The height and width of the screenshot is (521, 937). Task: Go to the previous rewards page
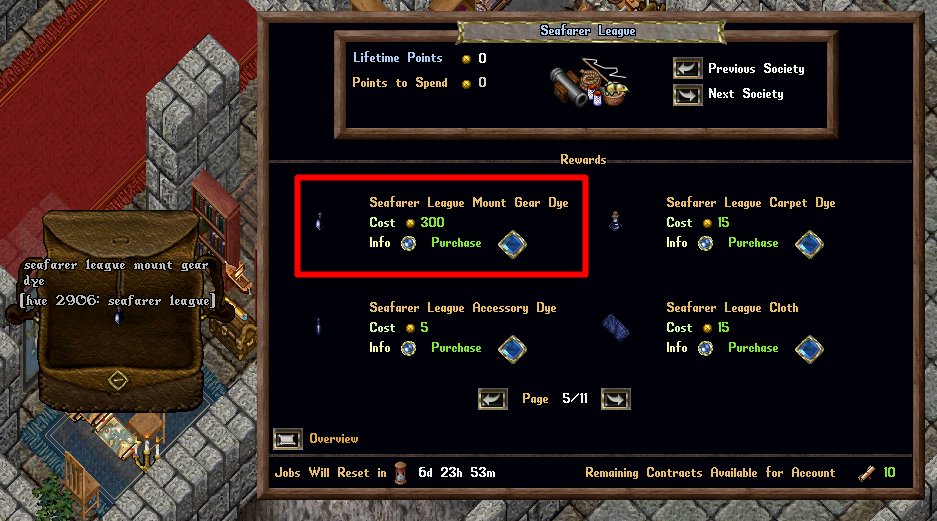(493, 399)
